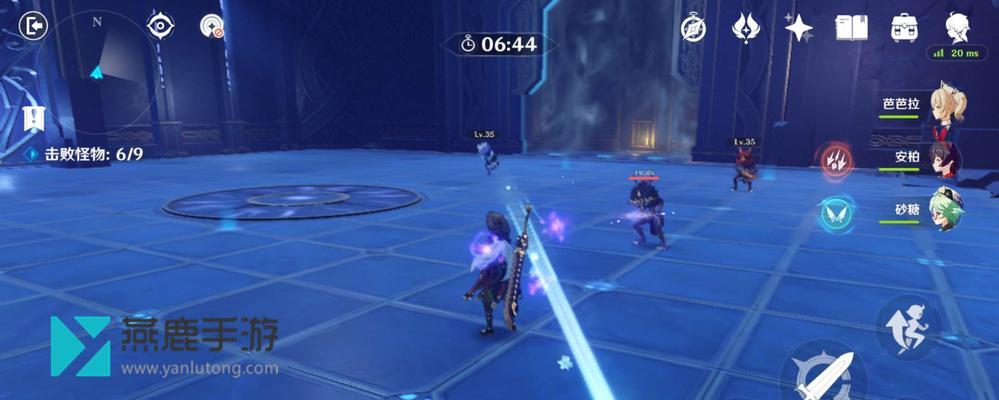Open the four-pointed star events icon
Screen dimensions: 999x400
coord(798,28)
